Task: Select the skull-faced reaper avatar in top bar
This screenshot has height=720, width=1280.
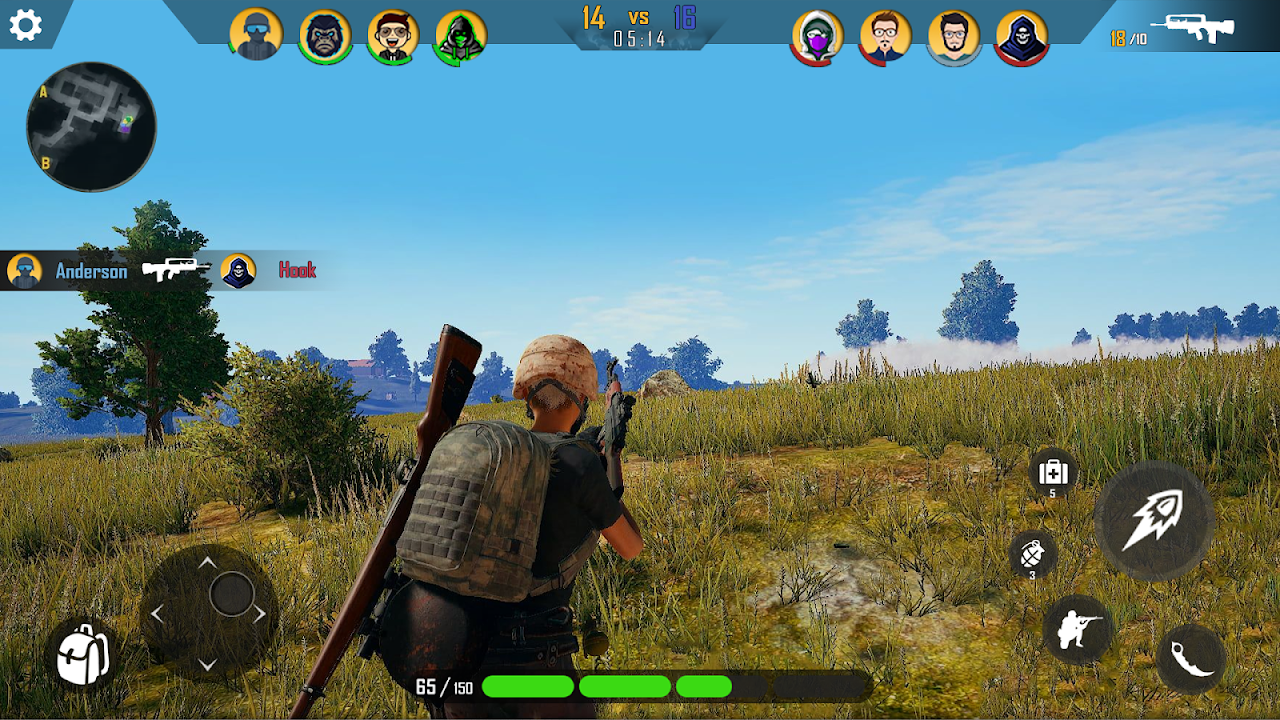Action: pyautogui.click(x=1022, y=38)
